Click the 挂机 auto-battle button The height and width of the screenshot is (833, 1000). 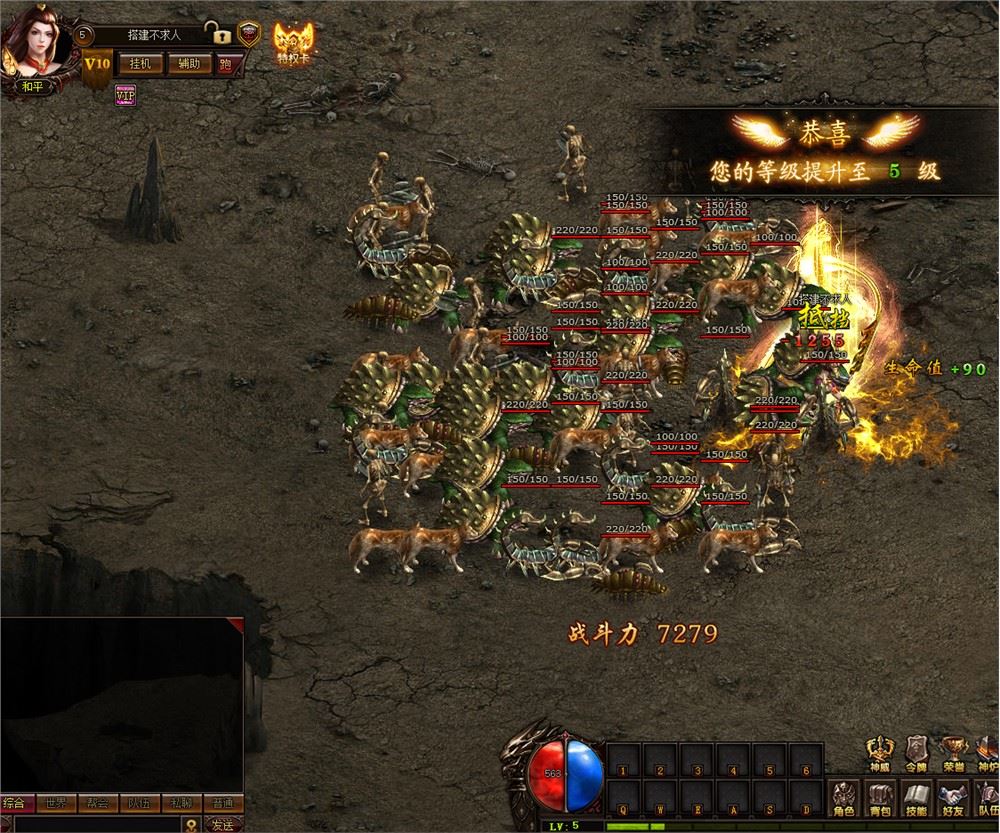coord(139,64)
